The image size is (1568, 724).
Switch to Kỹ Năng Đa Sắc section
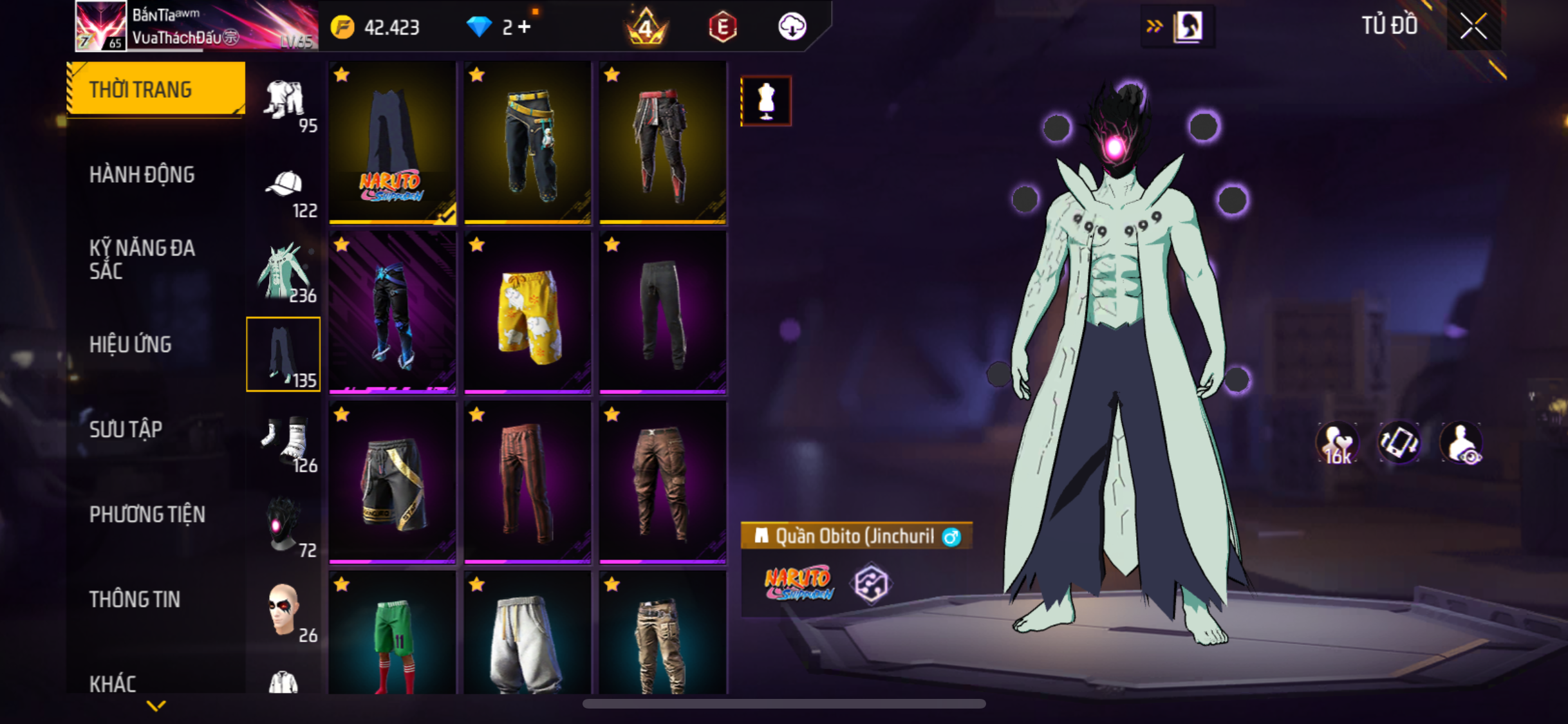[142, 259]
